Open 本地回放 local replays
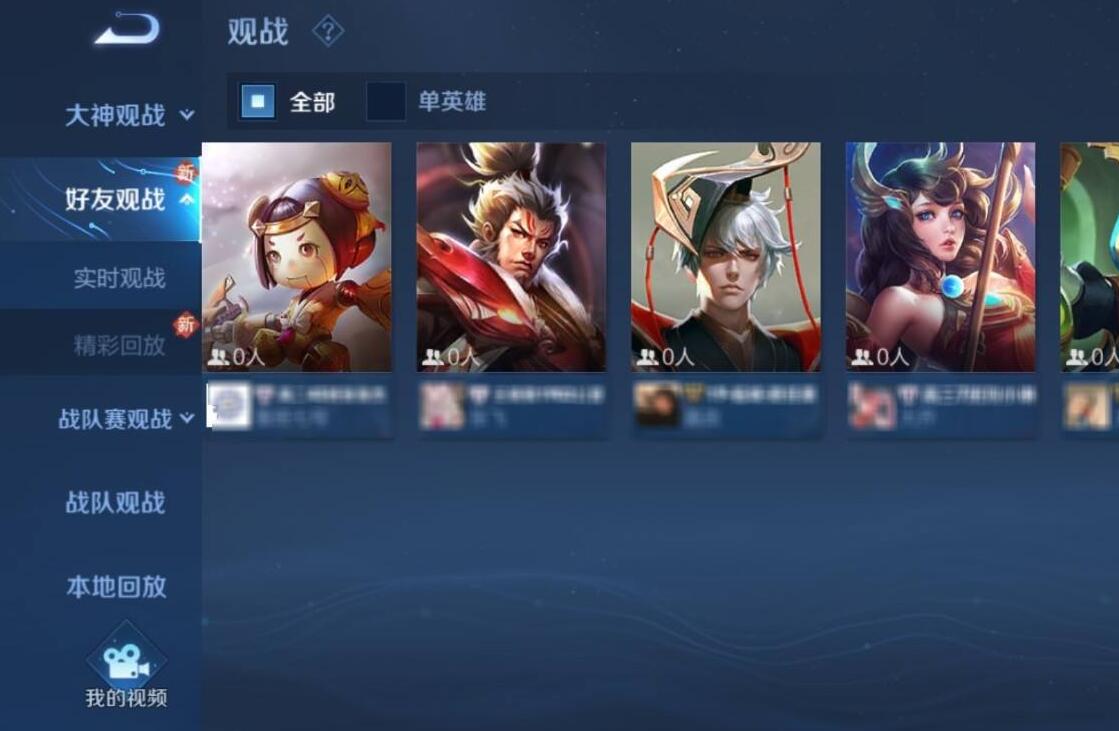The height and width of the screenshot is (731, 1119). tap(116, 586)
